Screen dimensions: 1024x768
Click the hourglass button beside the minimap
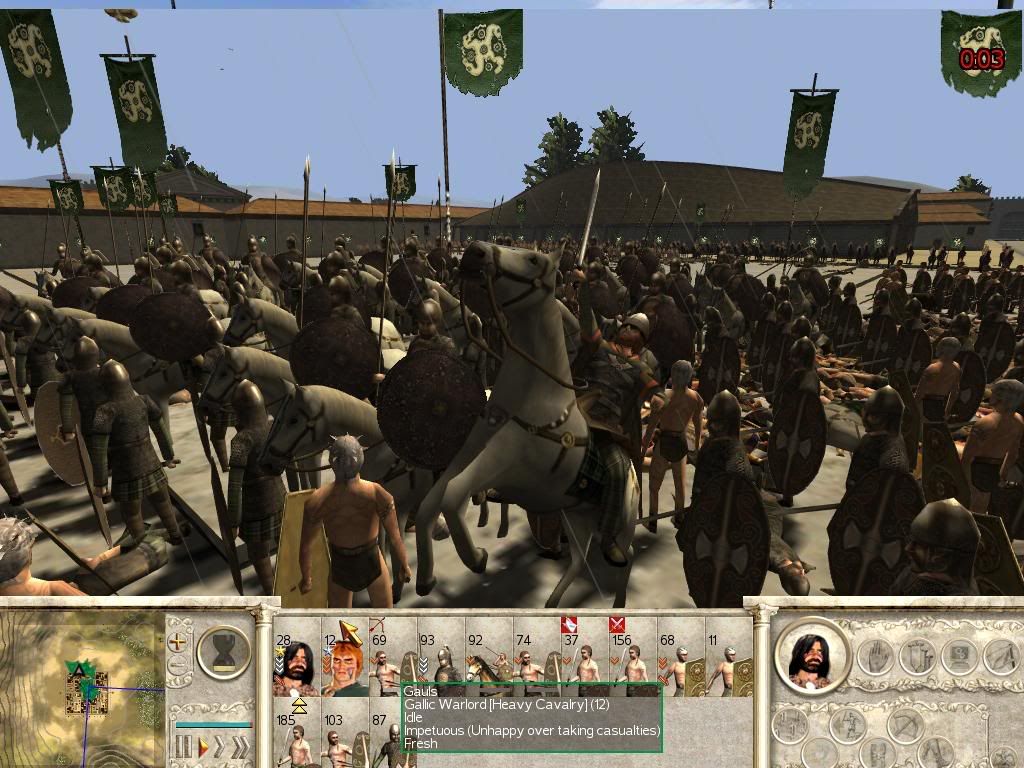(x=224, y=652)
